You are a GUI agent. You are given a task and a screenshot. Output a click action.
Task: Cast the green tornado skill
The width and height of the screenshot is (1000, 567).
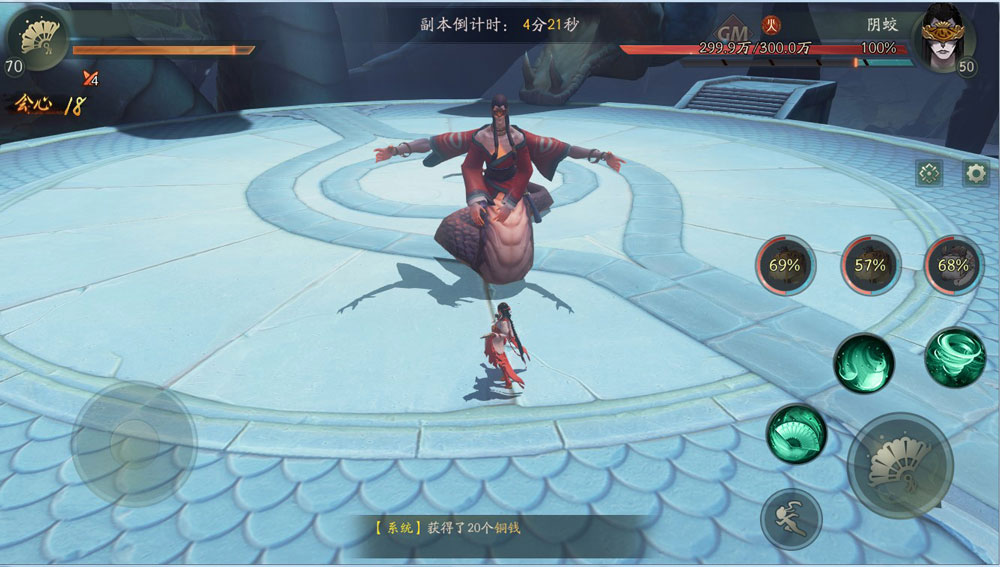(955, 357)
